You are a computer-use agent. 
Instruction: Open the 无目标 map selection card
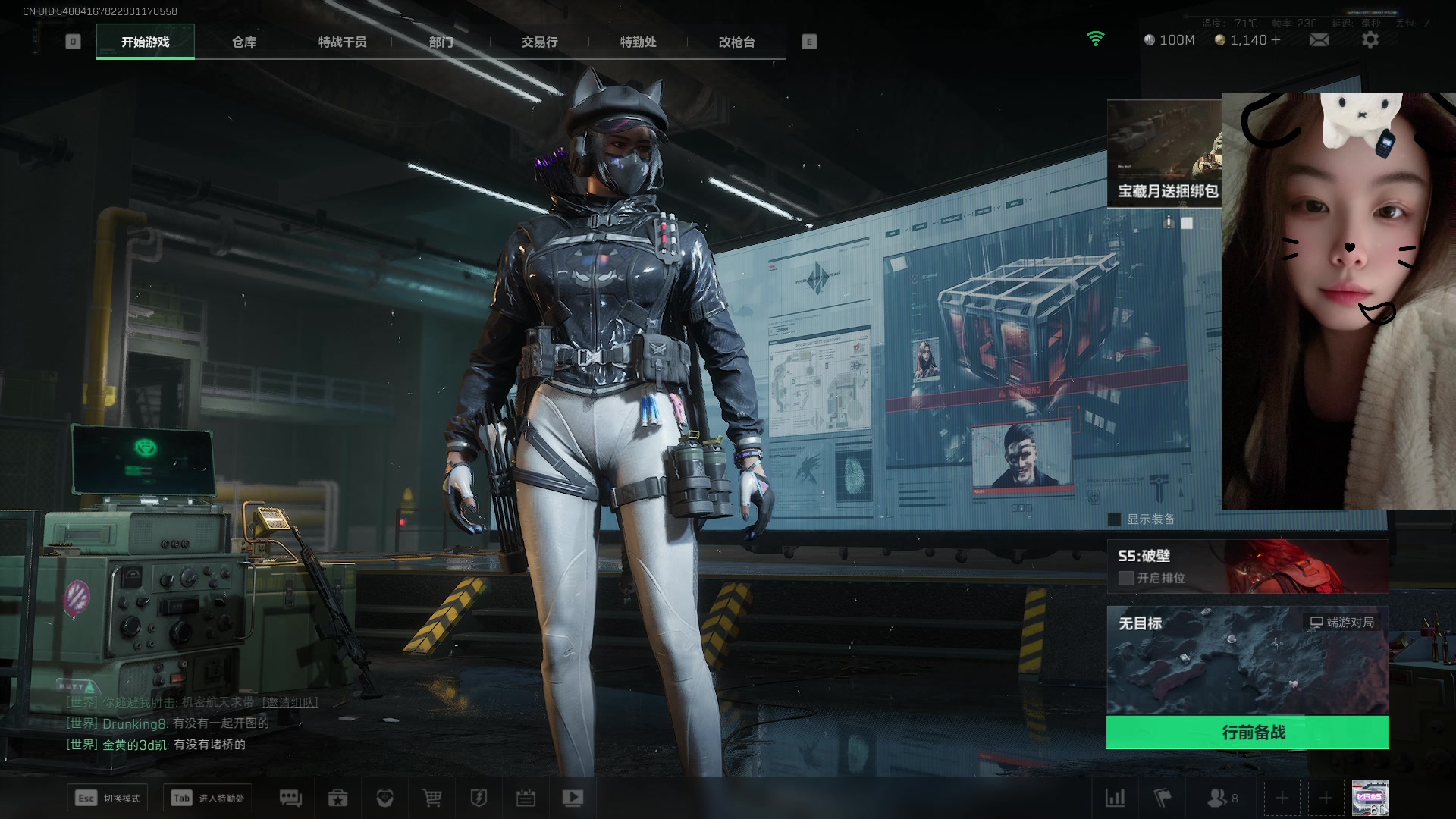click(1247, 660)
